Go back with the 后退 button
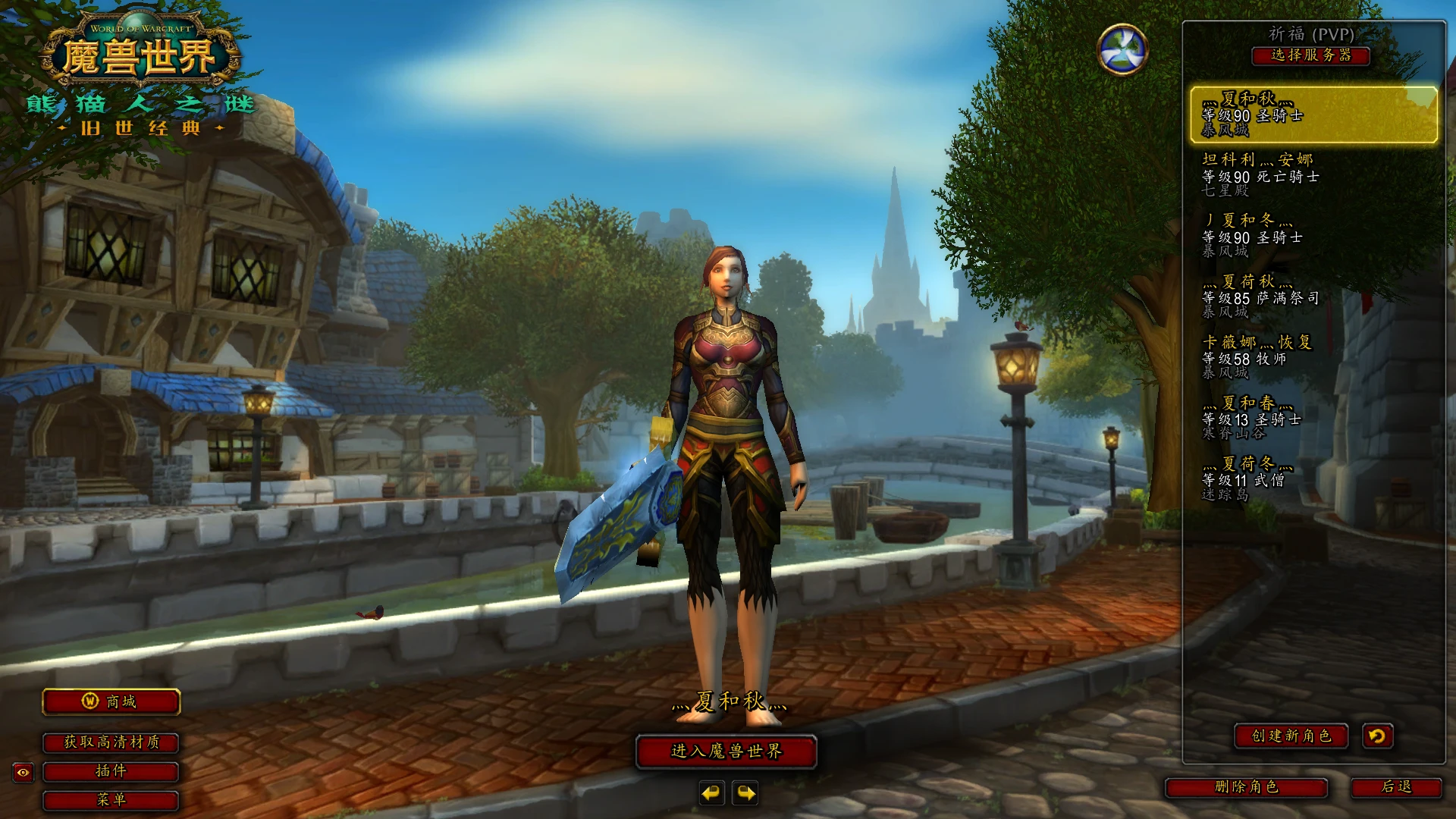Screen dimensions: 1456x819 click(1396, 787)
